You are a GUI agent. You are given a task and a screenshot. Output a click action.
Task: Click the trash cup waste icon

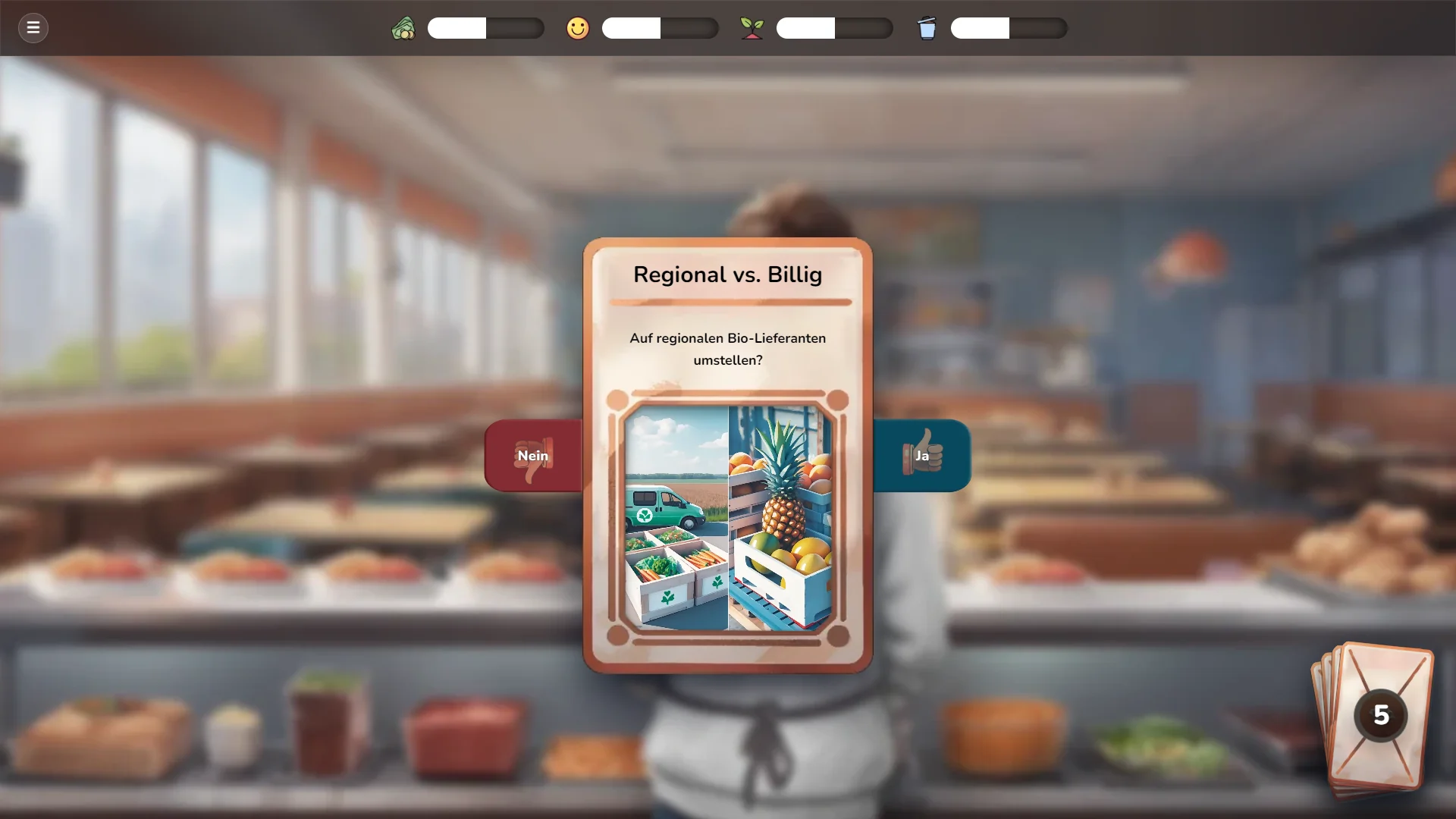pyautogui.click(x=927, y=28)
